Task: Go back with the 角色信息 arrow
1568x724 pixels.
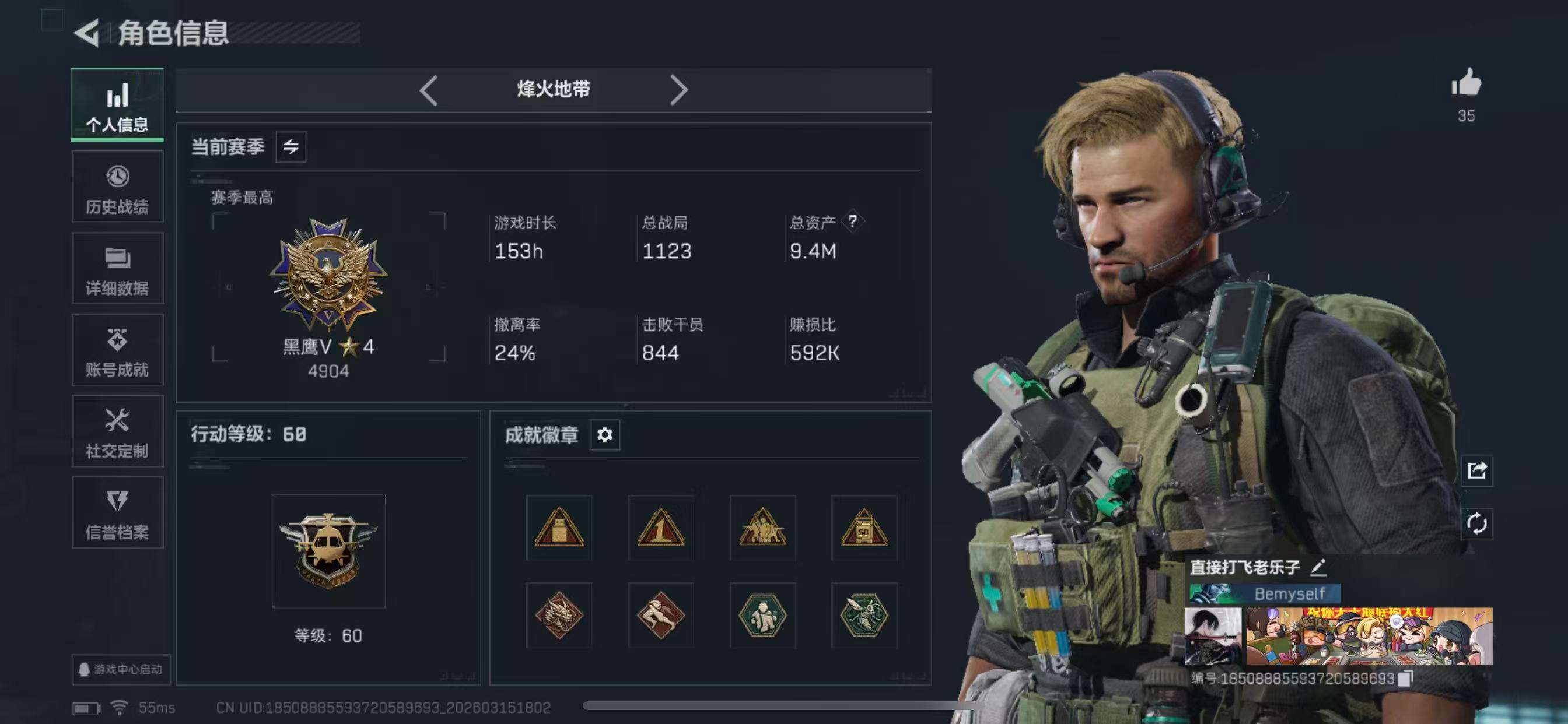Action: click(x=88, y=33)
